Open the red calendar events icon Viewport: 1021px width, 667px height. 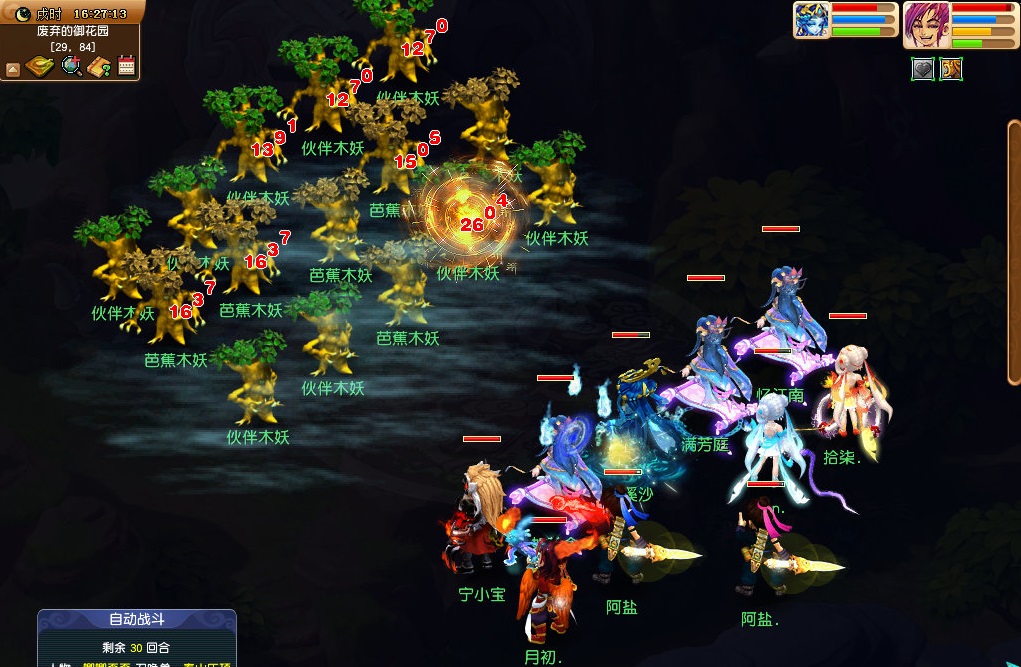127,67
